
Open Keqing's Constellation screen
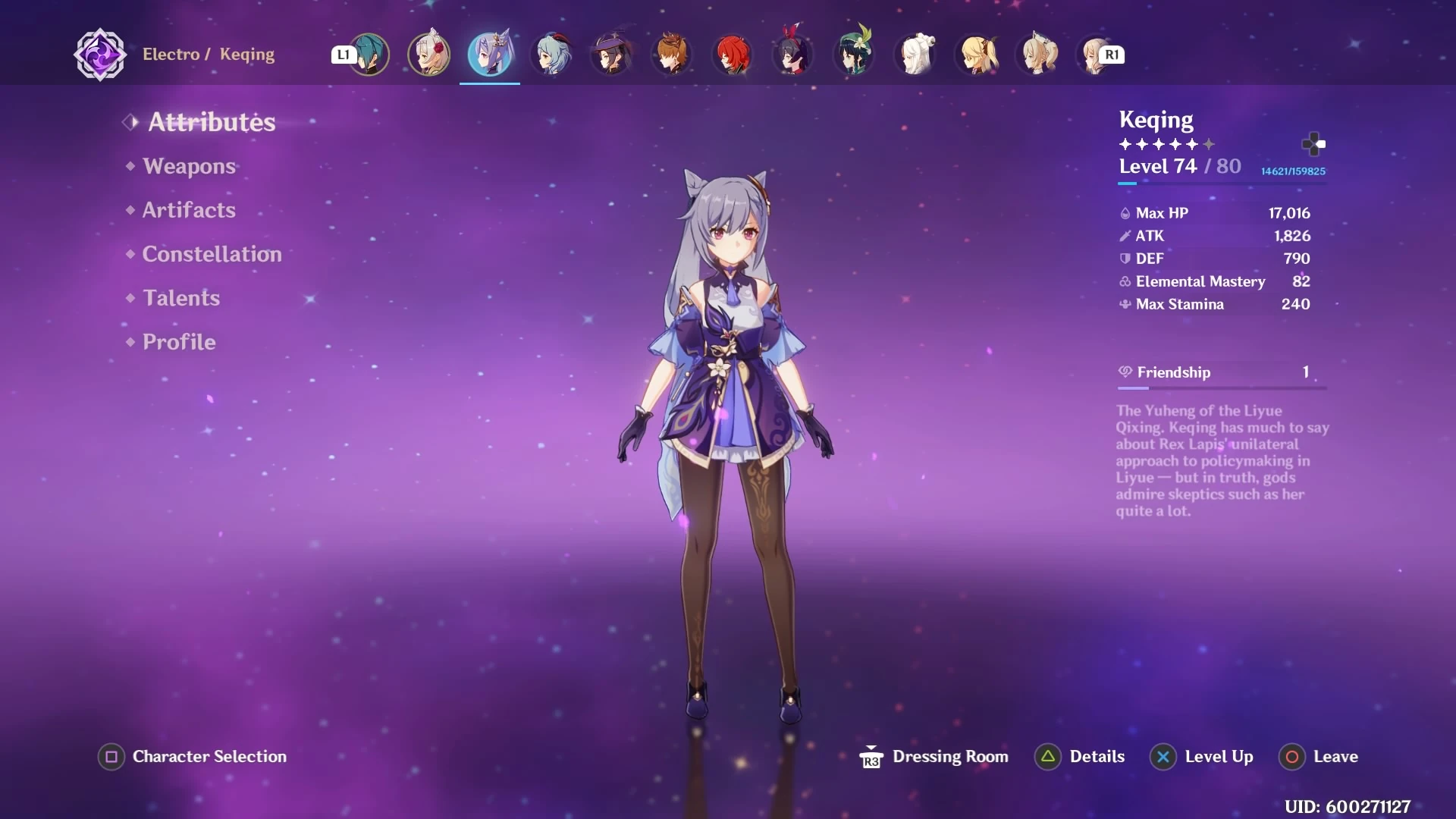coord(212,254)
